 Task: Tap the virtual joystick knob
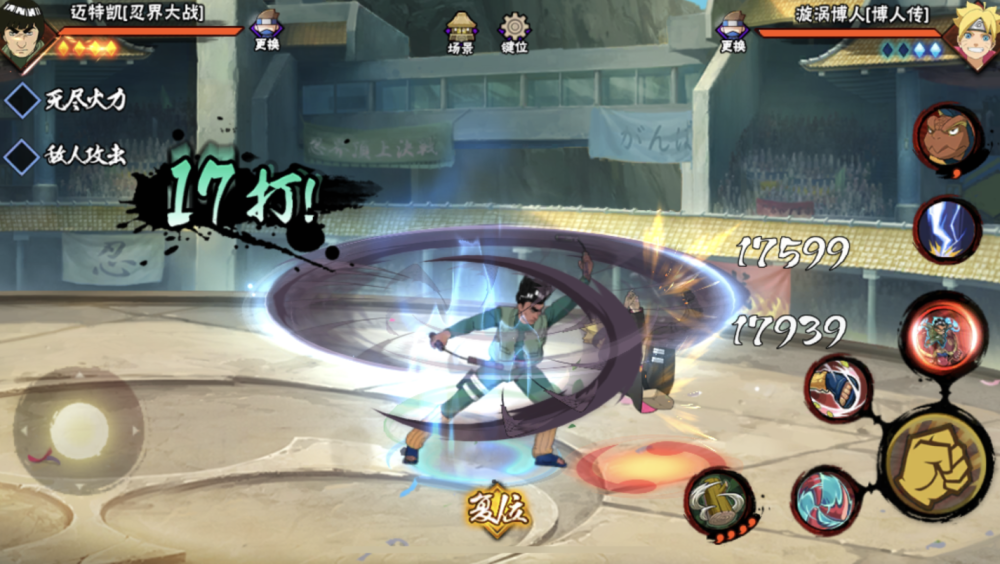coord(79,431)
